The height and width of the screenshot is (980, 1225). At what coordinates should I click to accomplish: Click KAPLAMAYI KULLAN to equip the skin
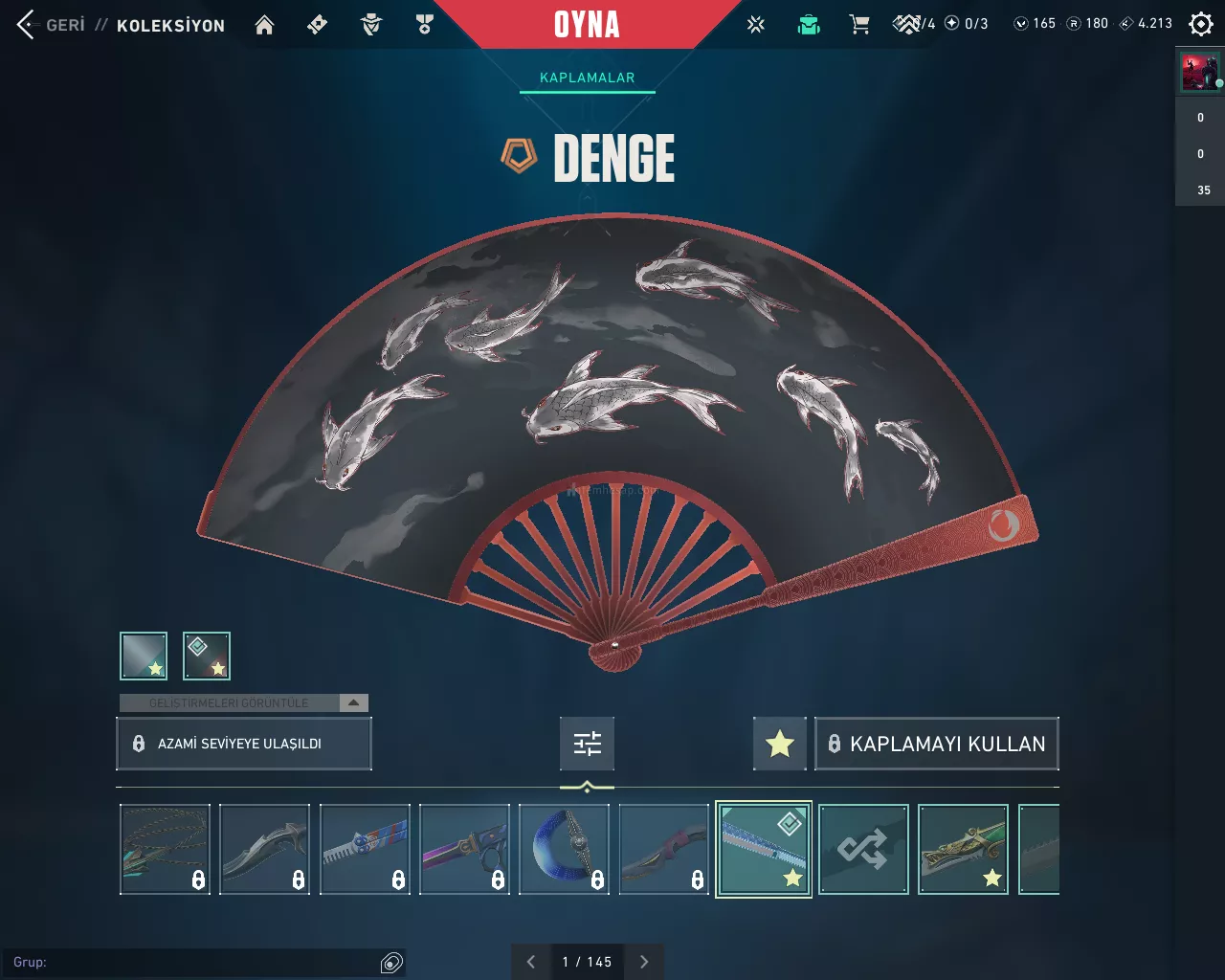tap(936, 744)
